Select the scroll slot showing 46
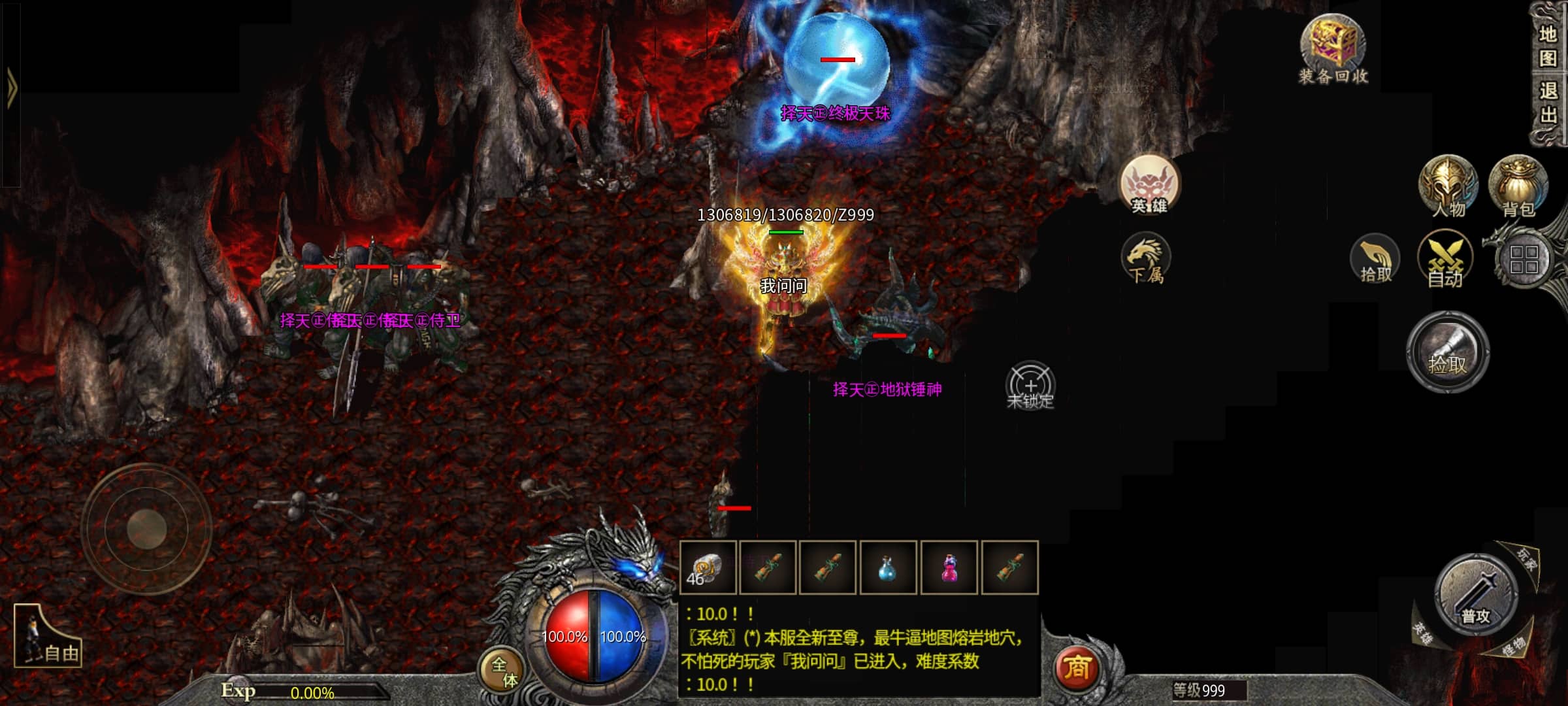Viewport: 1568px width, 706px height. (x=708, y=568)
